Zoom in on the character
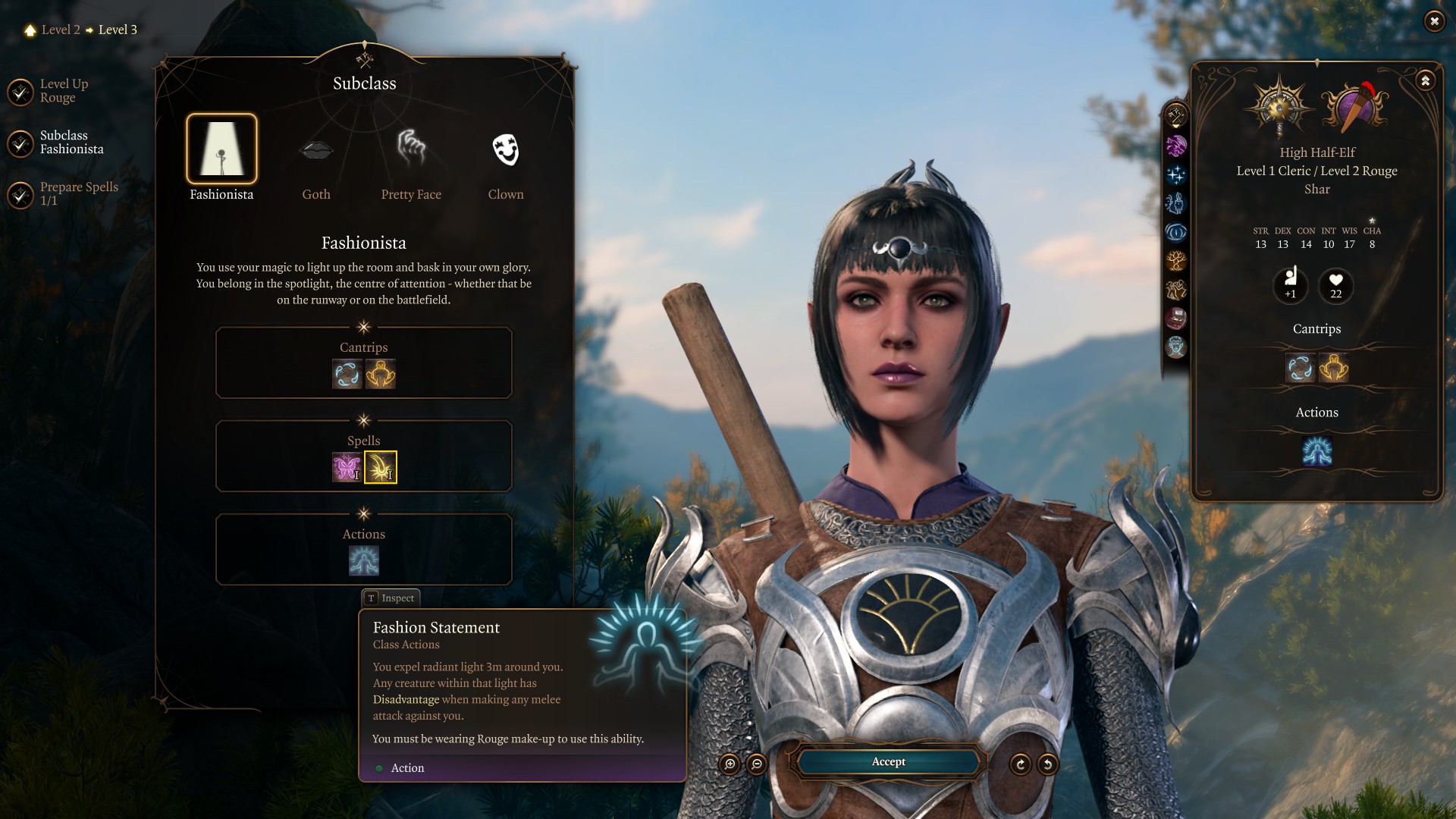1456x819 pixels. [x=730, y=764]
